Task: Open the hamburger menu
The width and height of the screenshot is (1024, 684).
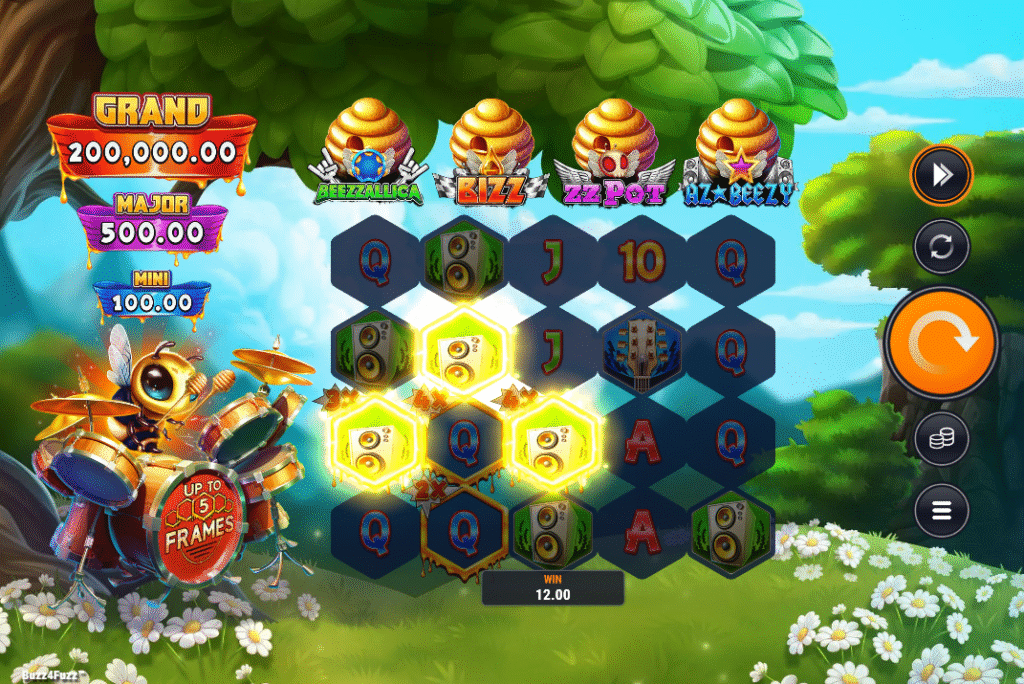Action: (x=941, y=511)
